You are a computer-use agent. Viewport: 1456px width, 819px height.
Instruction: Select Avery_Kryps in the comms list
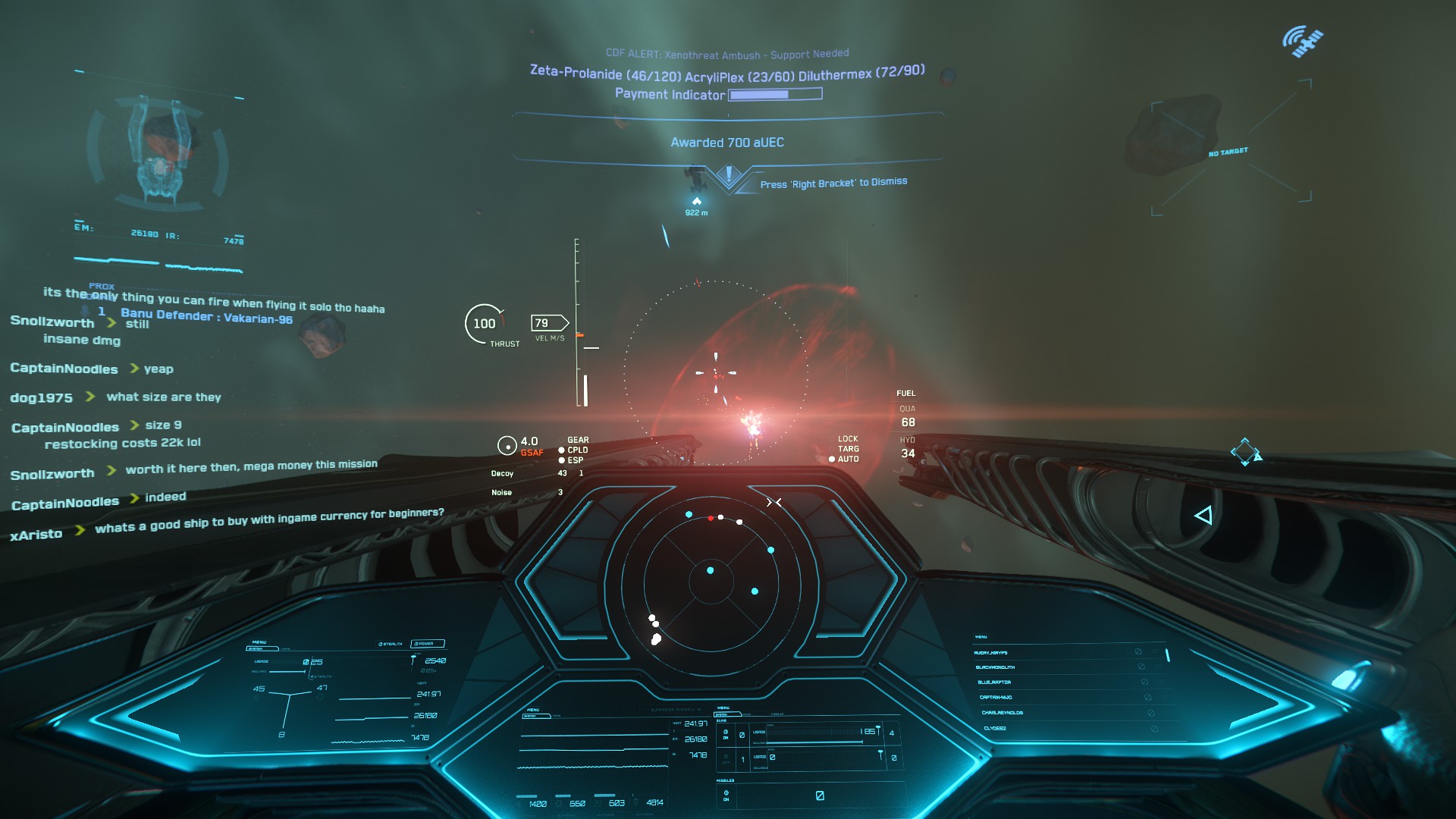(991, 653)
